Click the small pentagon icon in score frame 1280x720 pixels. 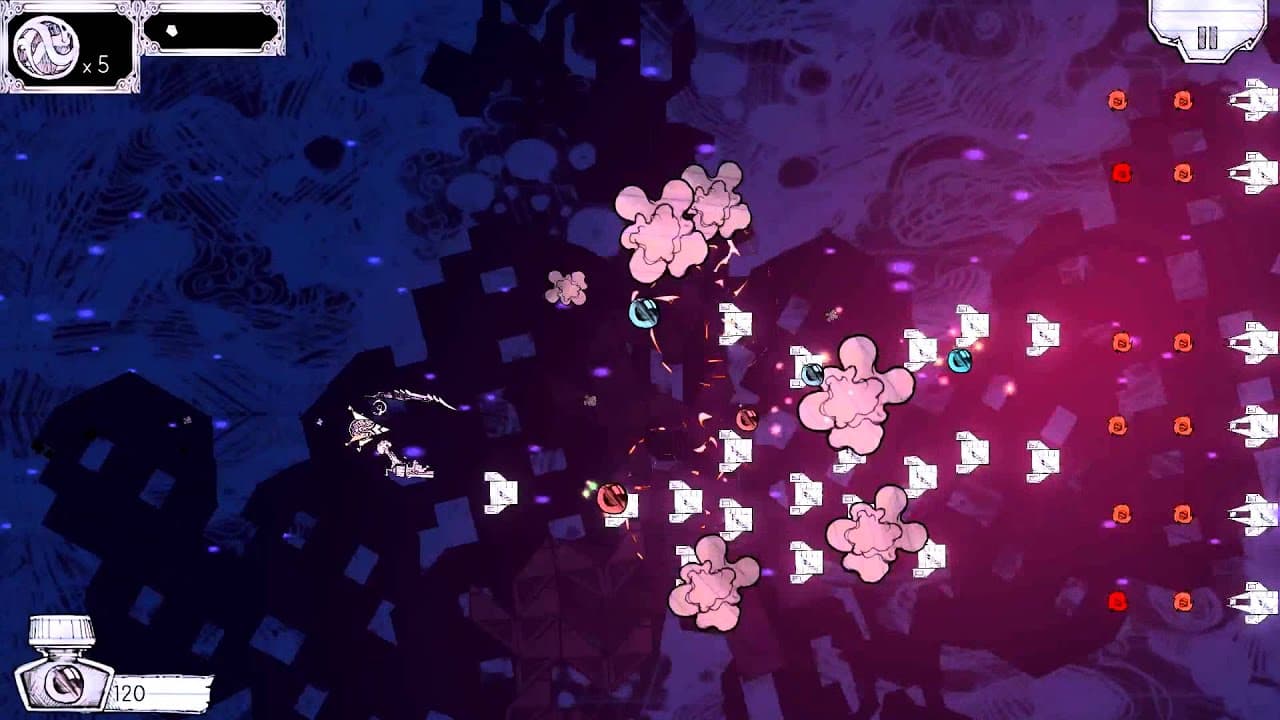[x=172, y=31]
